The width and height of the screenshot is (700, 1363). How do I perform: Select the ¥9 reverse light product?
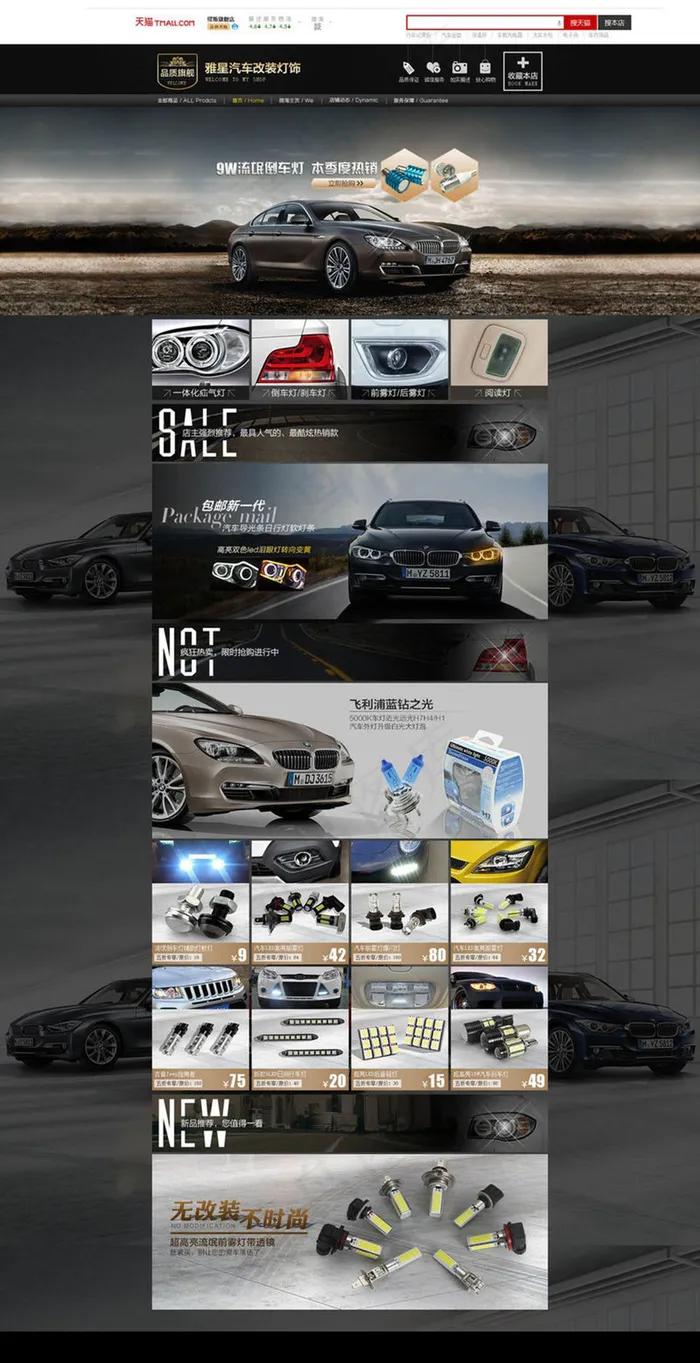click(x=200, y=902)
